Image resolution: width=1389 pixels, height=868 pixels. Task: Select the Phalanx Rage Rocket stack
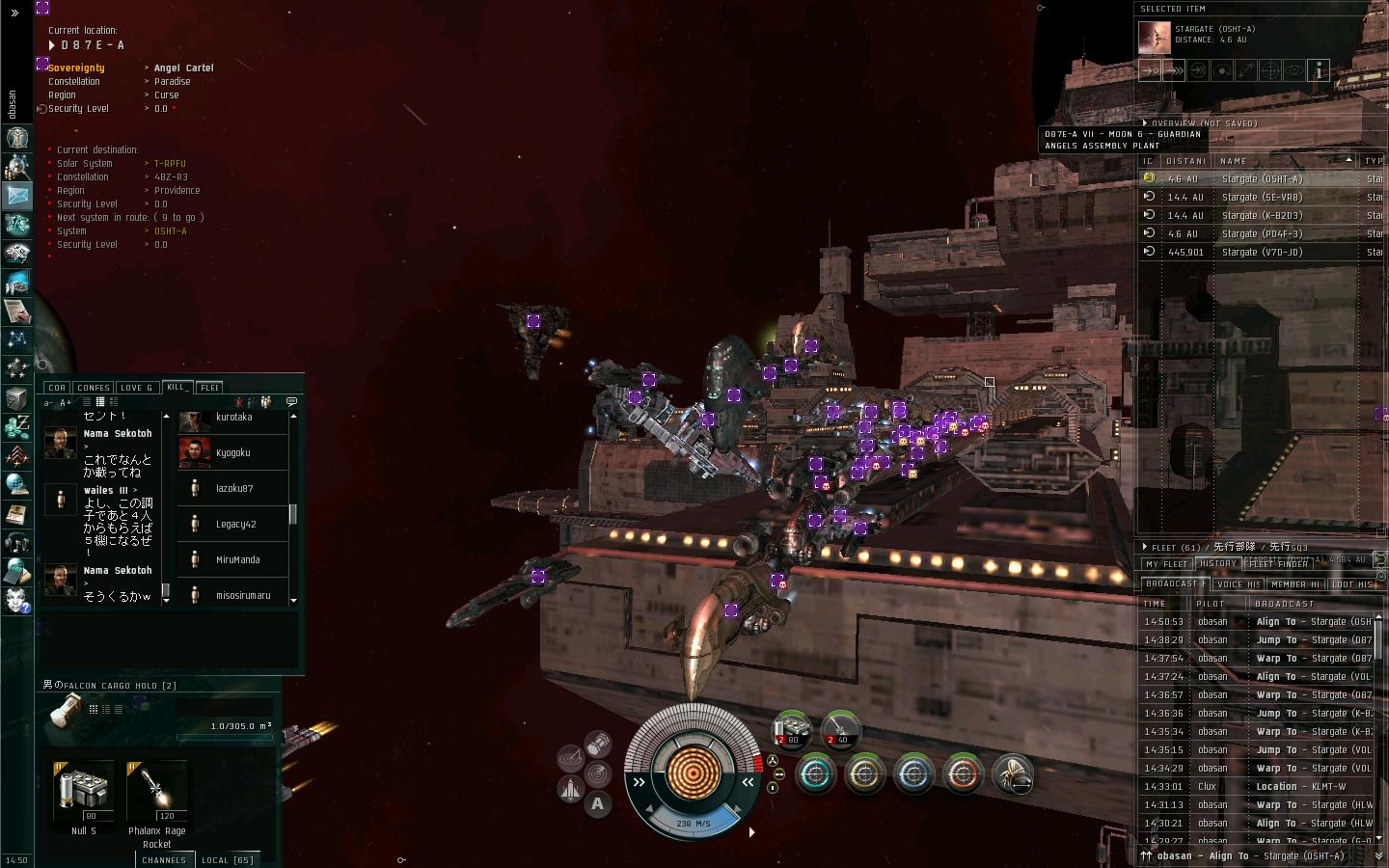[157, 791]
